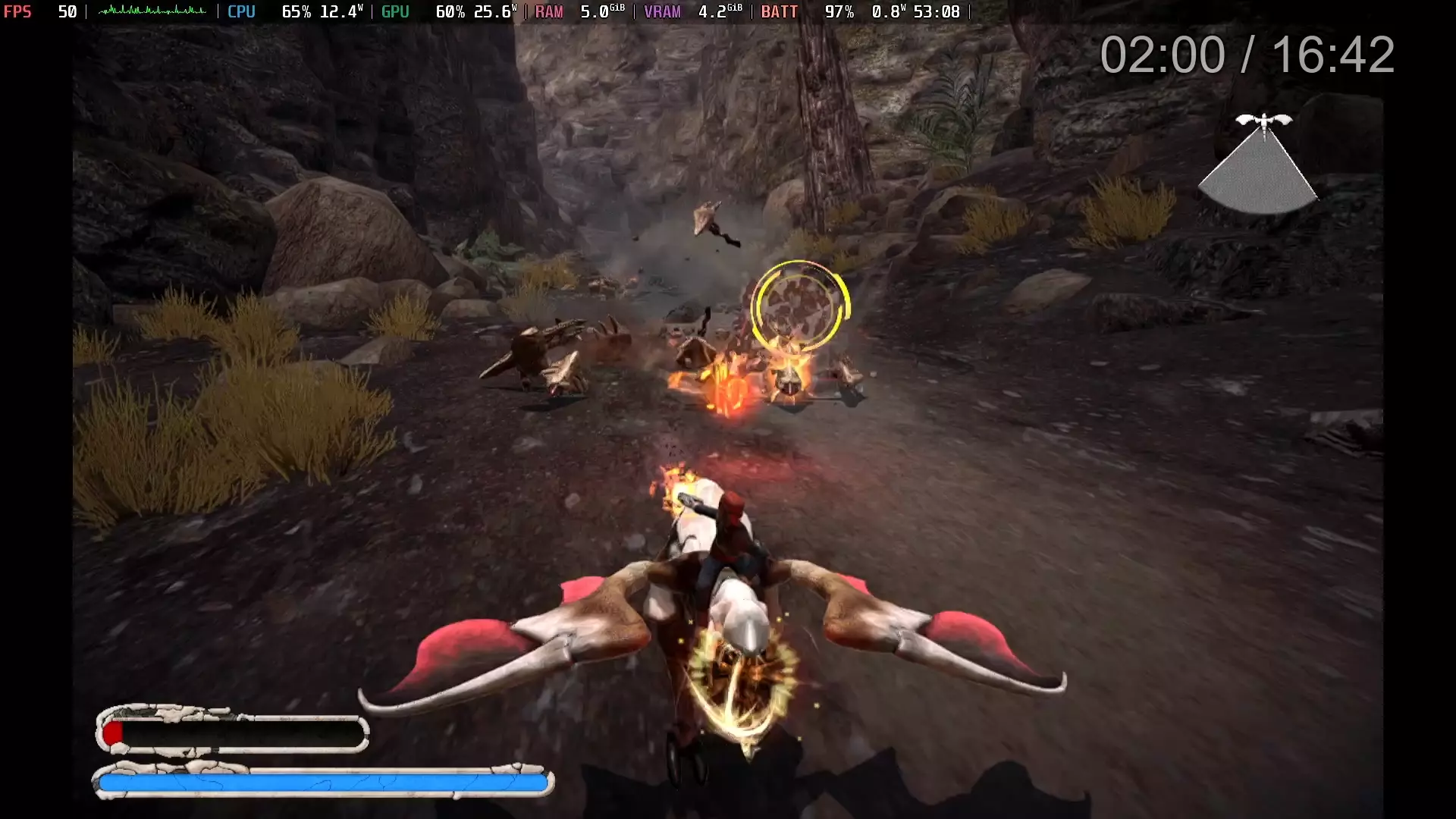Click the minimap view cone compass
Screen dimensions: 1456x819
(x=1259, y=171)
